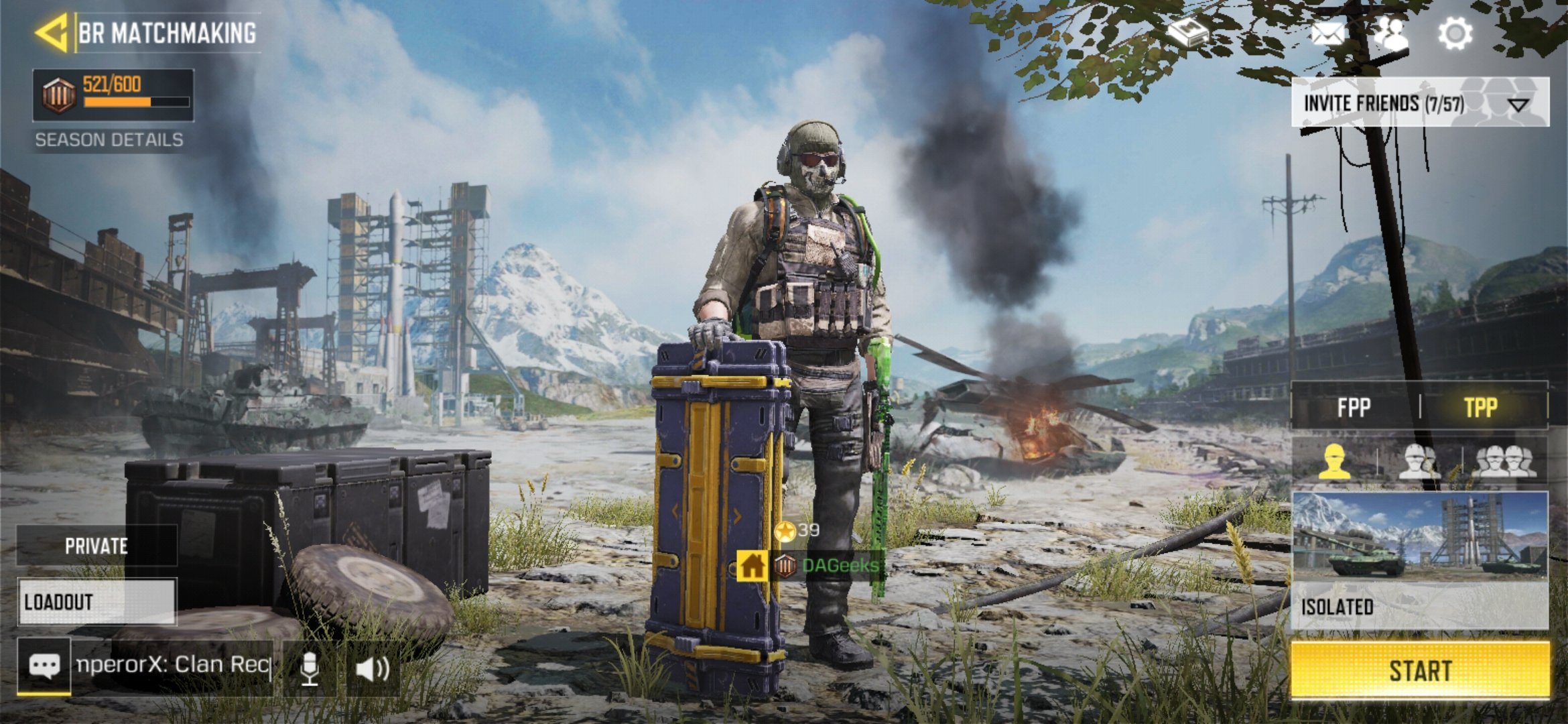Choose four-player squad mode icon
The image size is (1568, 724).
(x=1504, y=461)
